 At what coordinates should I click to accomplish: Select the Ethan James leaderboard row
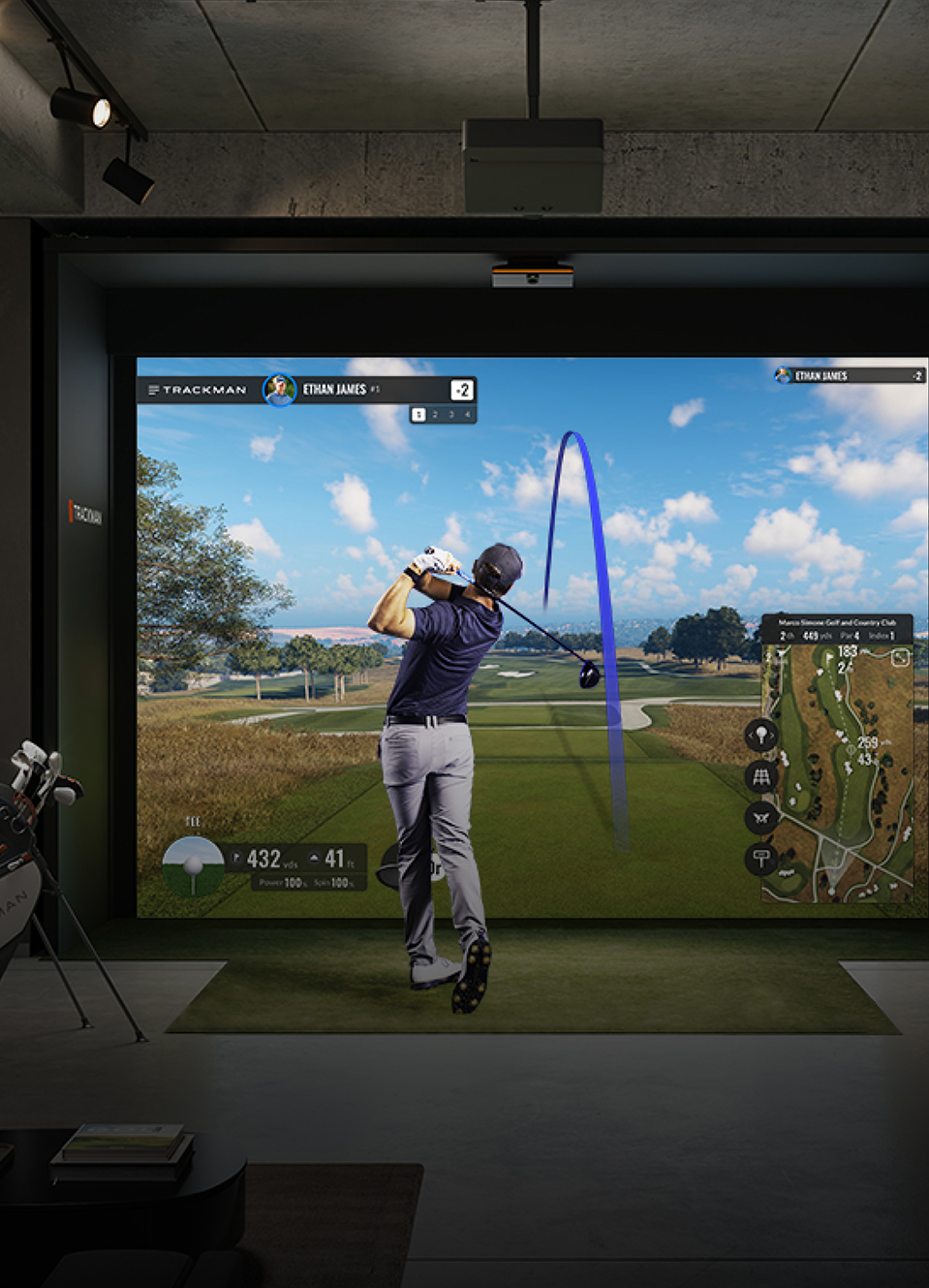[849, 375]
